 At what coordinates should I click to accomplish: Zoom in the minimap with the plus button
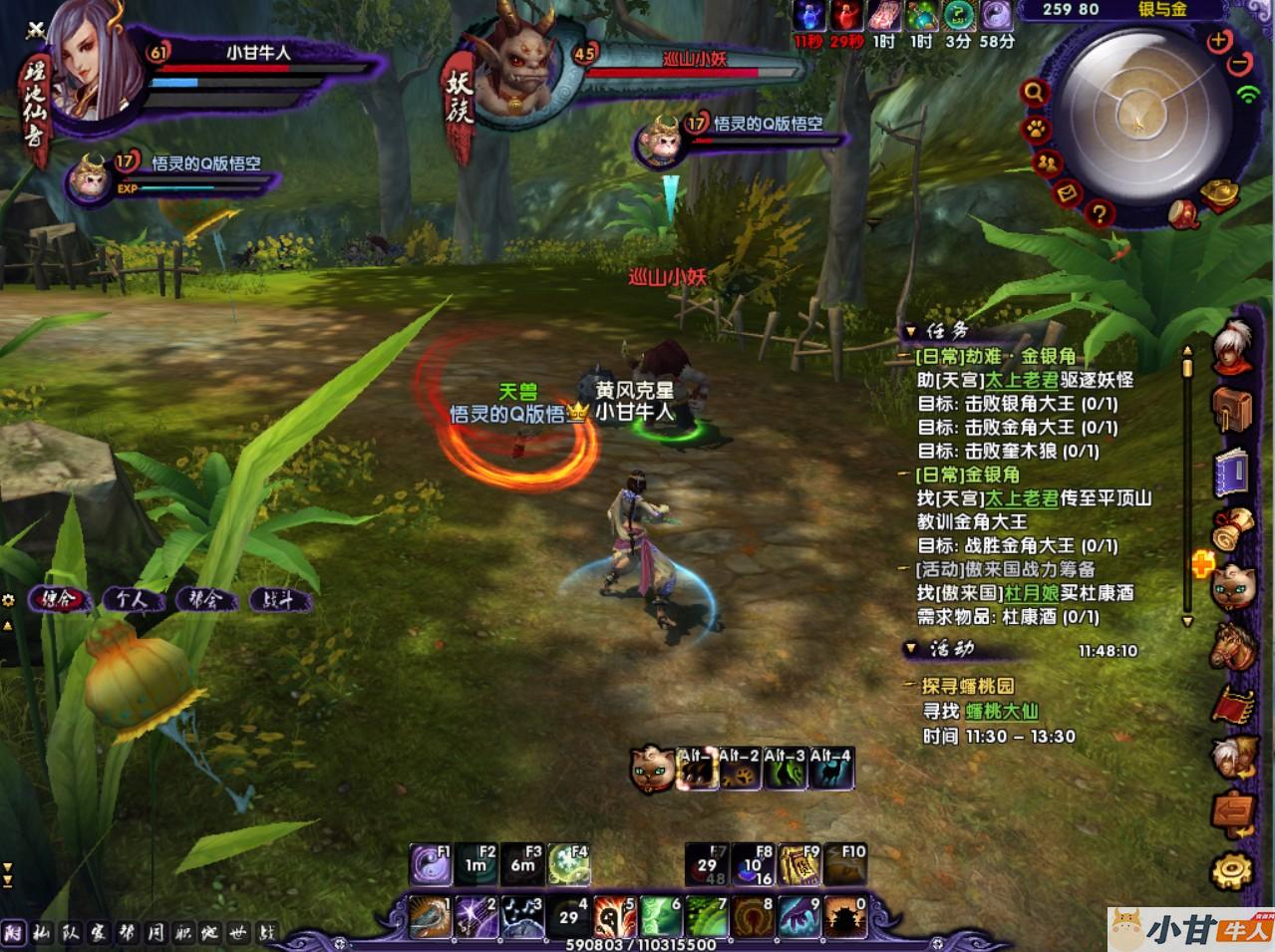1218,41
